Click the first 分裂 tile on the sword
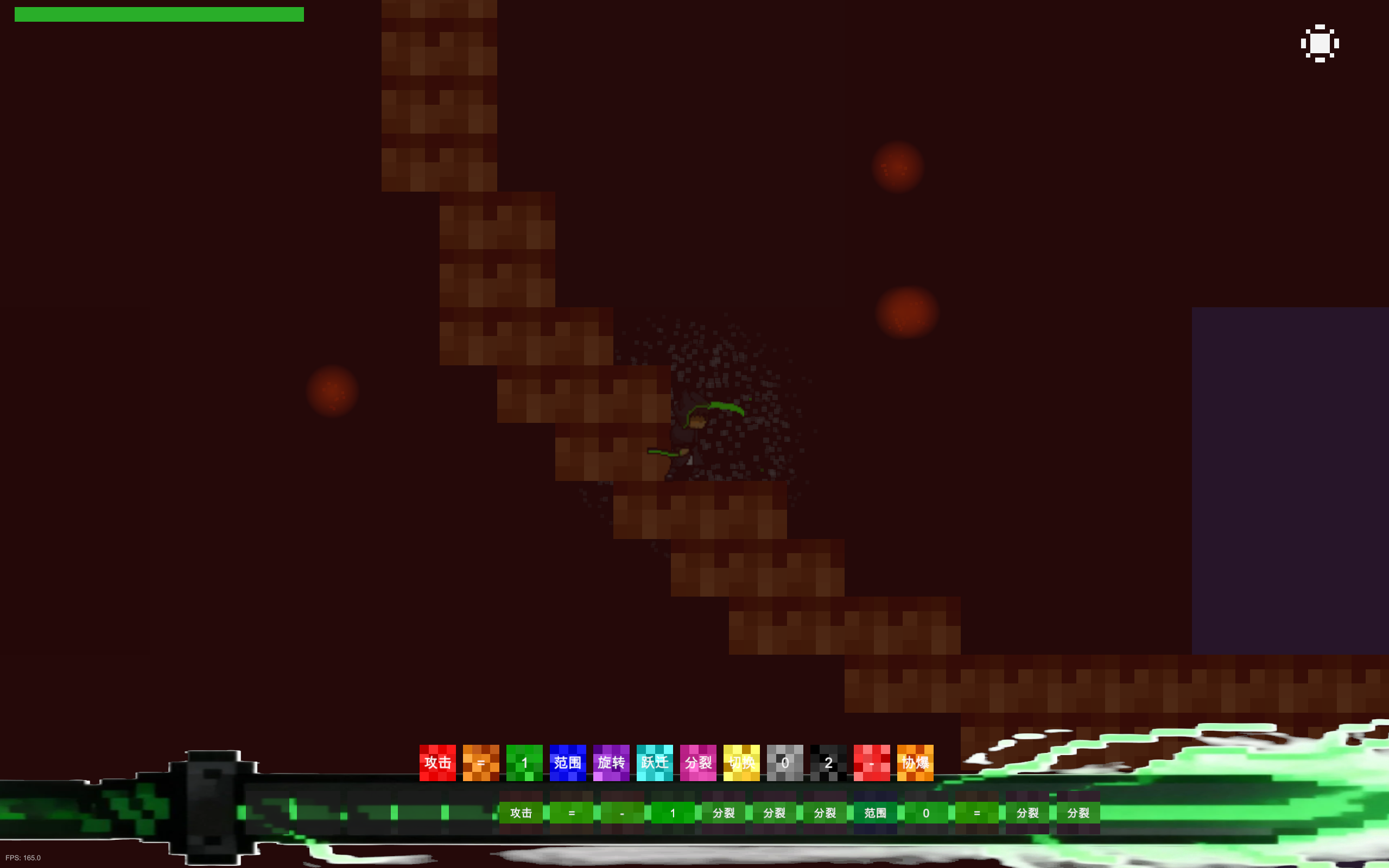This screenshot has height=868, width=1389. (x=723, y=814)
